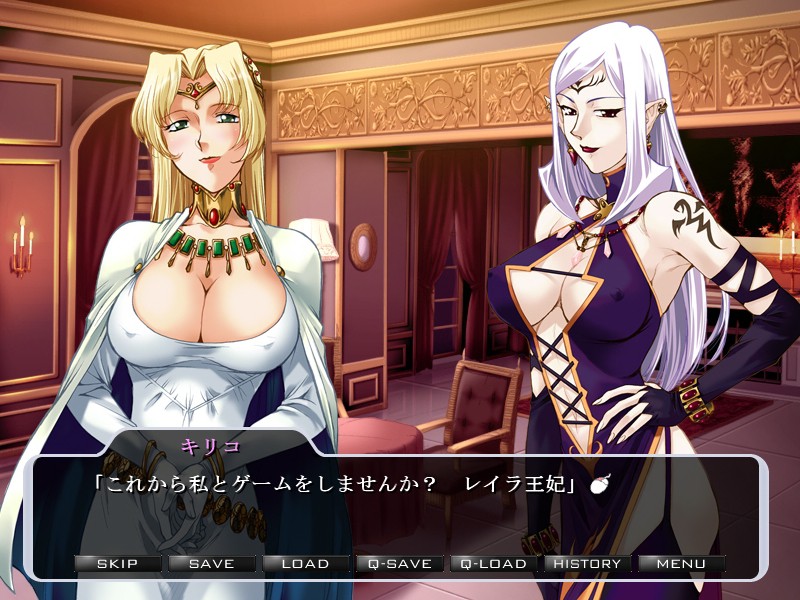800x600 pixels.
Task: Open the LOAD screen
Action: [x=305, y=564]
